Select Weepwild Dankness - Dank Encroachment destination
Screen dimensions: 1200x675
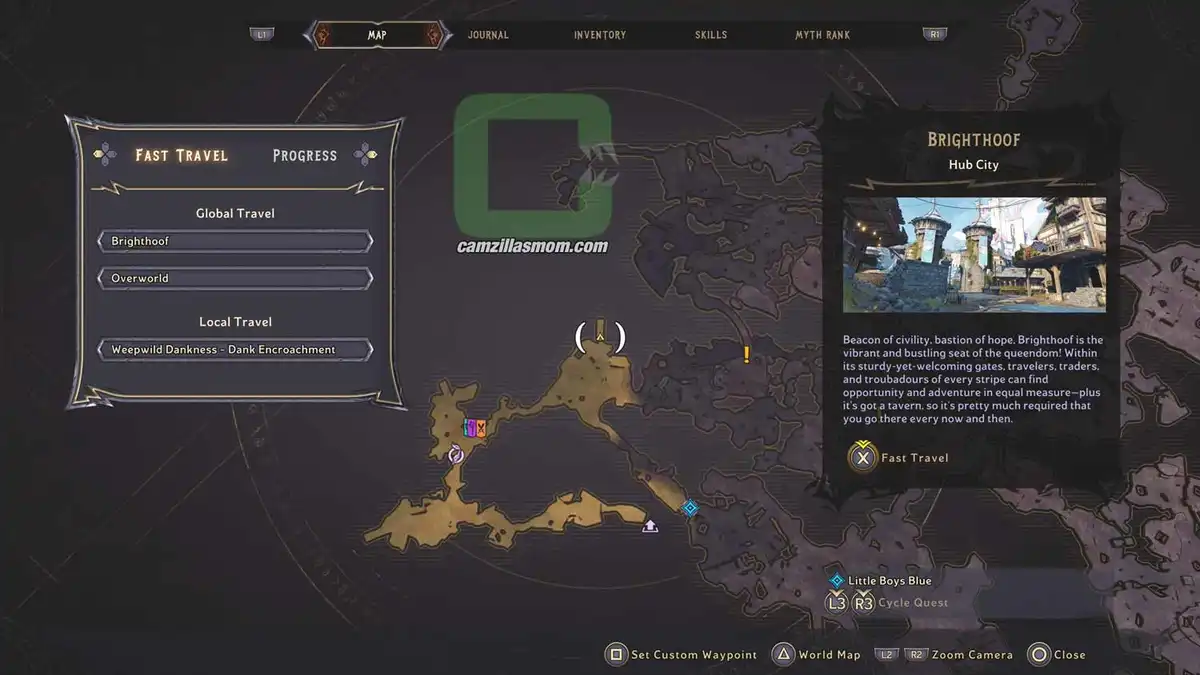pos(235,350)
